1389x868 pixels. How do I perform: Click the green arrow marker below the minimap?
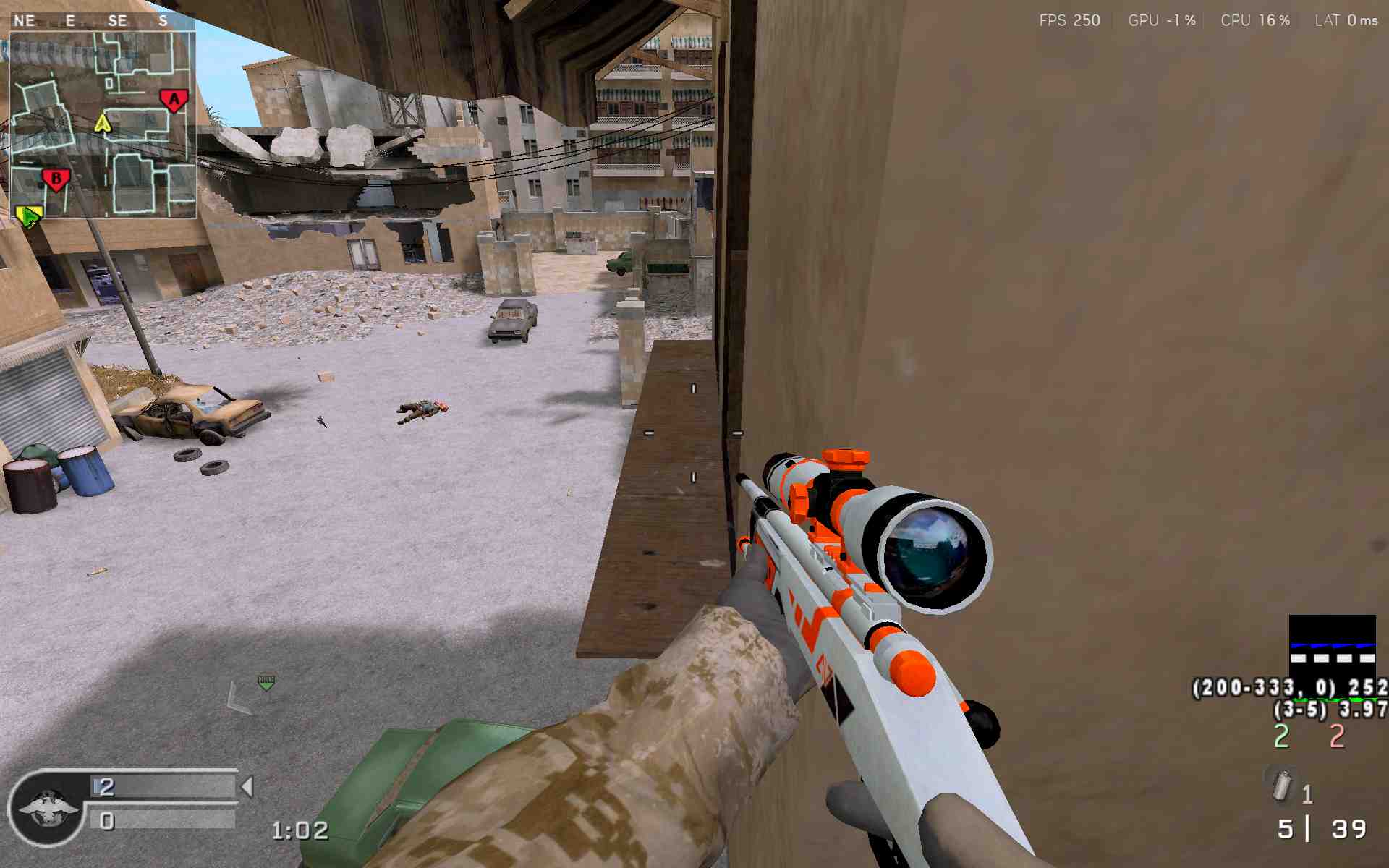tap(29, 216)
